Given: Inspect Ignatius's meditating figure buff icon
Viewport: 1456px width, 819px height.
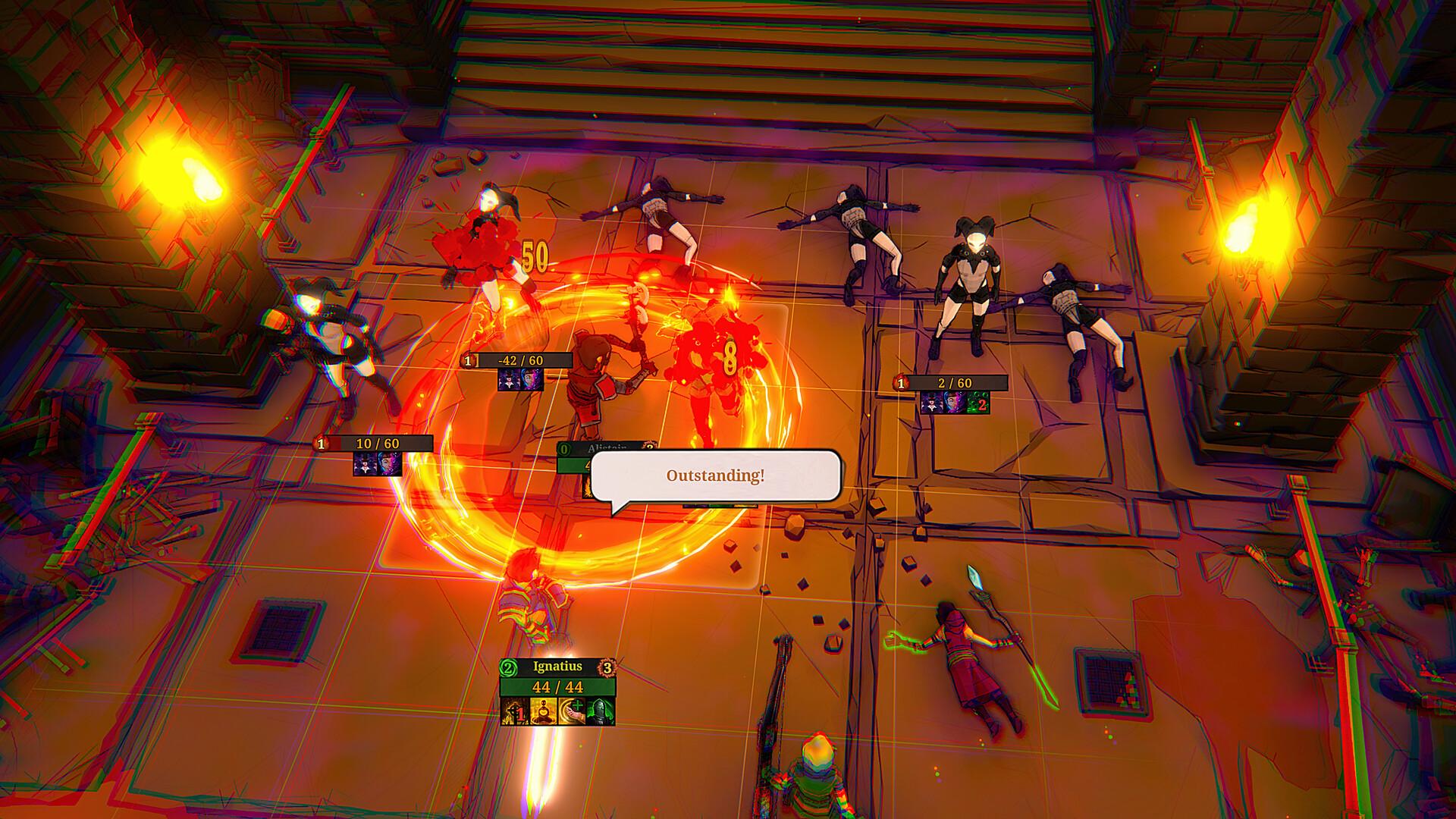Looking at the screenshot, I should coord(544,711).
